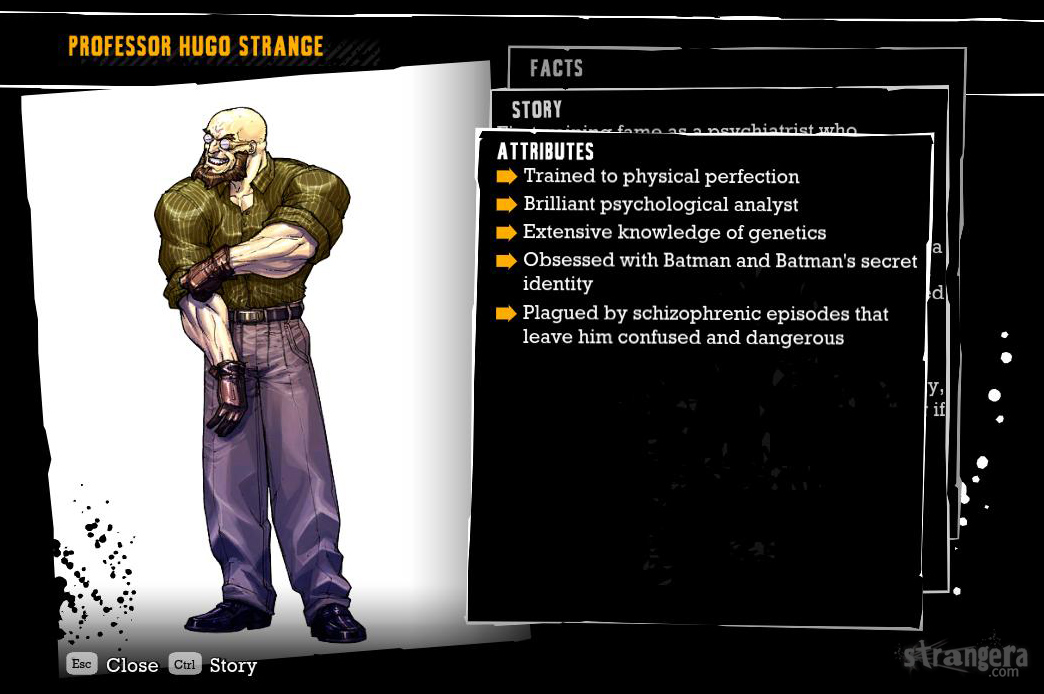Image resolution: width=1044 pixels, height=694 pixels.
Task: Select the Attributes card heading
Action: tap(546, 152)
